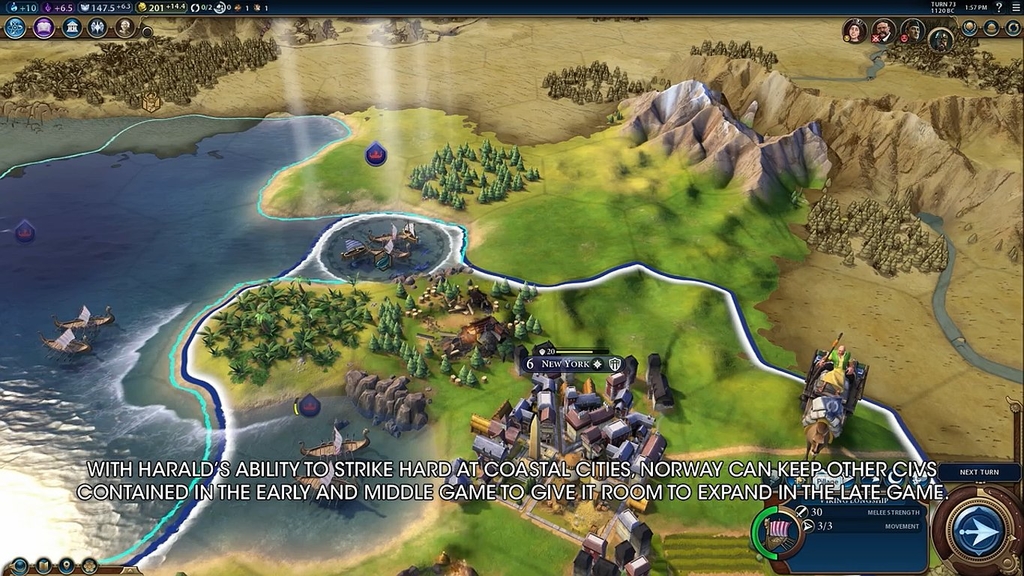Open the help question mark

[998, 7]
